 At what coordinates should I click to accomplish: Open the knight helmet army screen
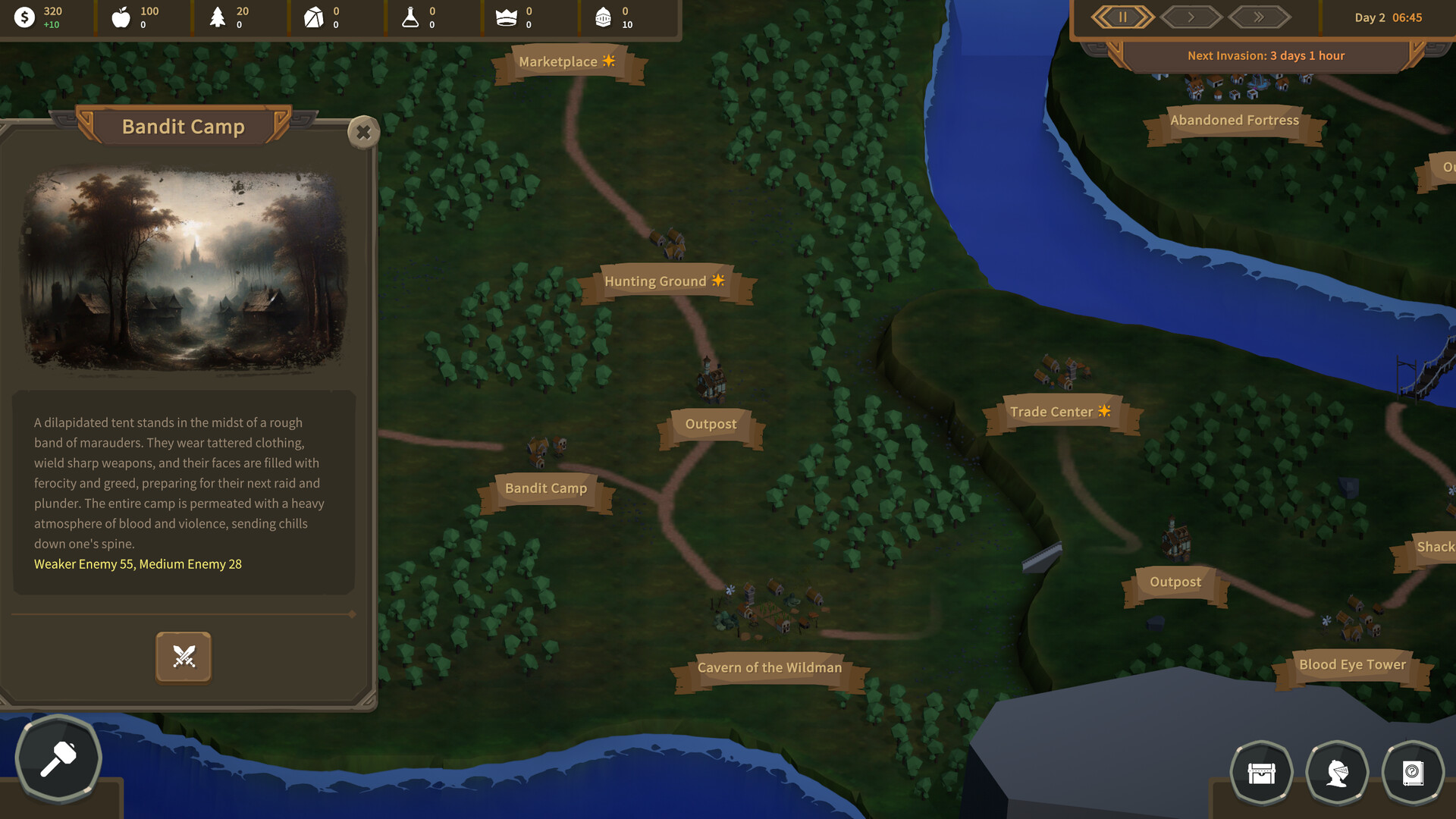(1337, 773)
